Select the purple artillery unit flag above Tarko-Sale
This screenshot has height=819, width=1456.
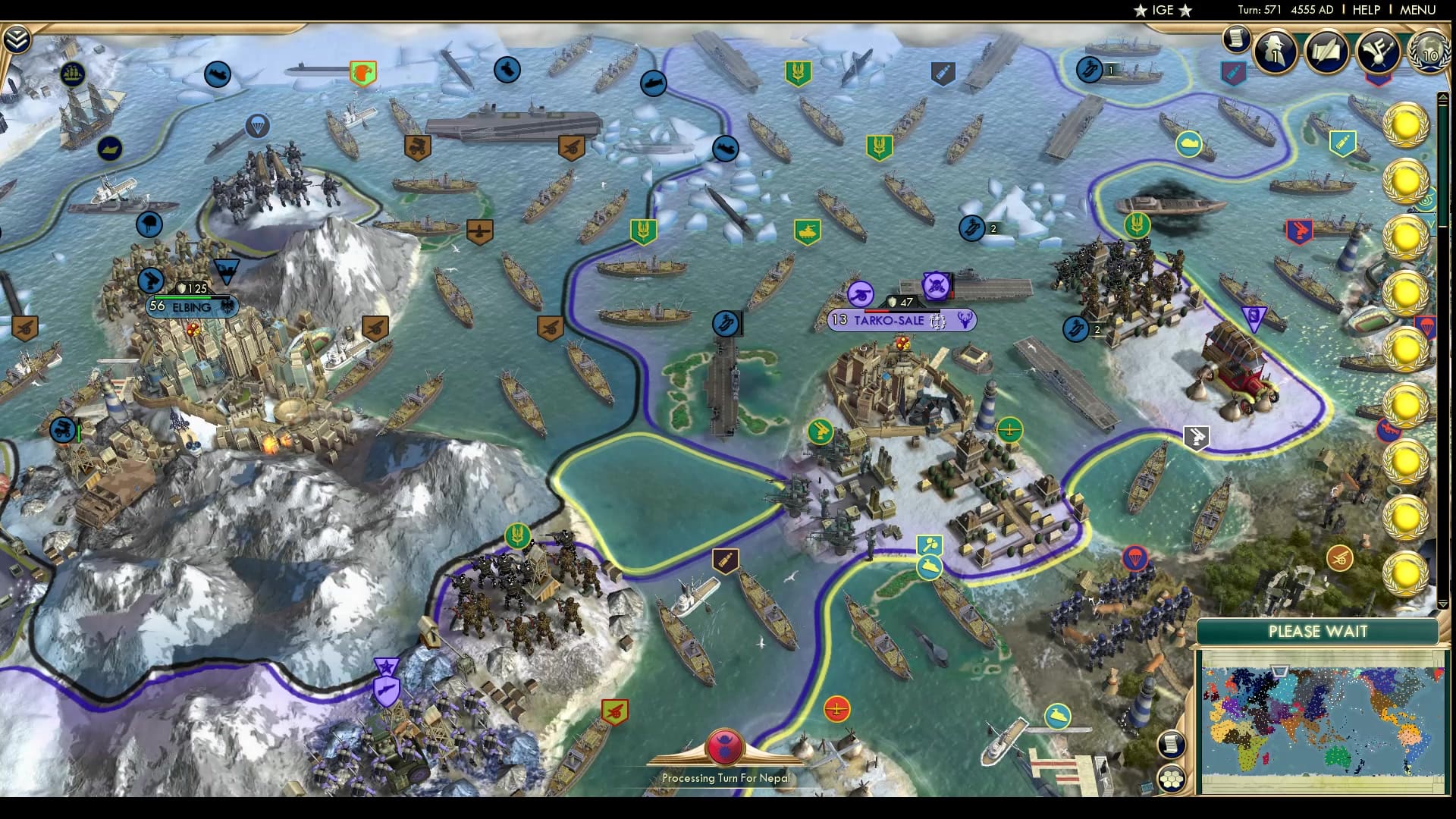861,293
